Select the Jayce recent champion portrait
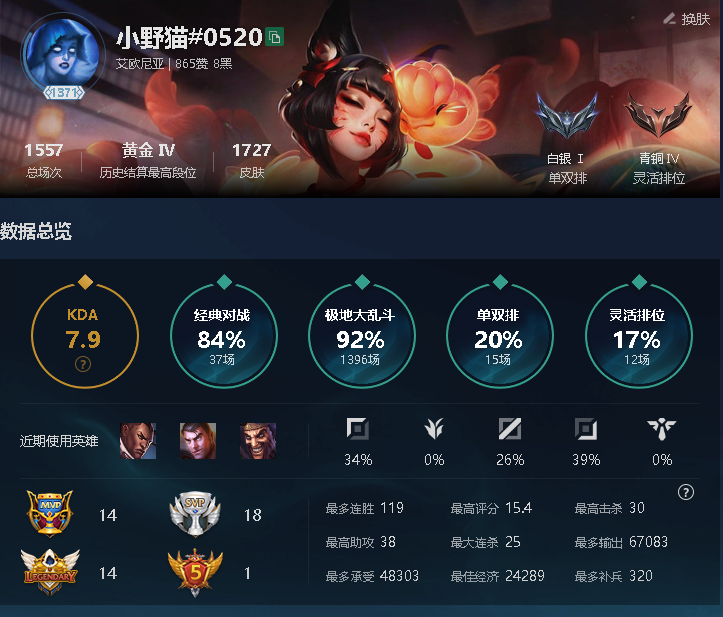This screenshot has width=723, height=617. 197,440
